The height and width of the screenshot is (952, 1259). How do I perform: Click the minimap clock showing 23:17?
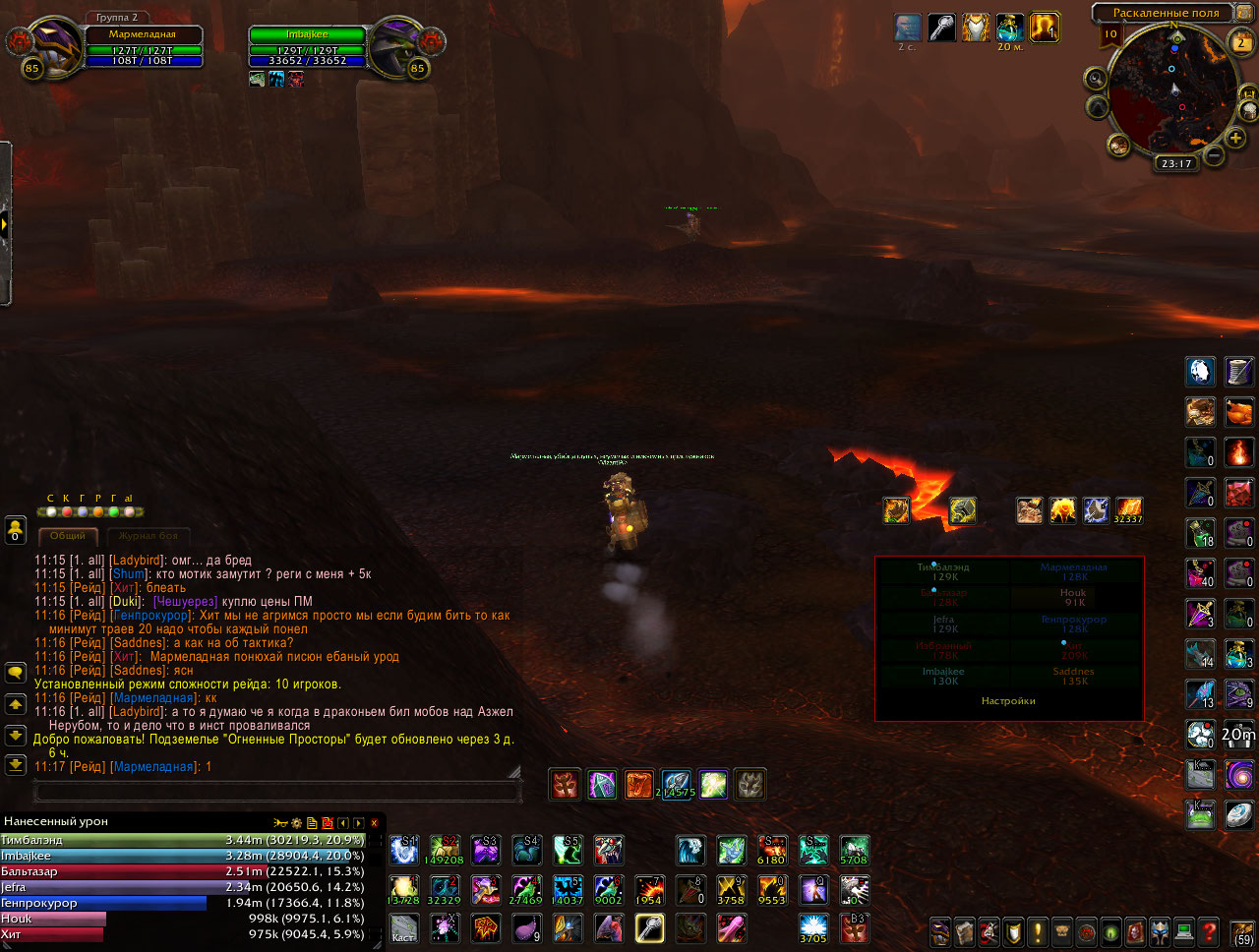(1176, 163)
